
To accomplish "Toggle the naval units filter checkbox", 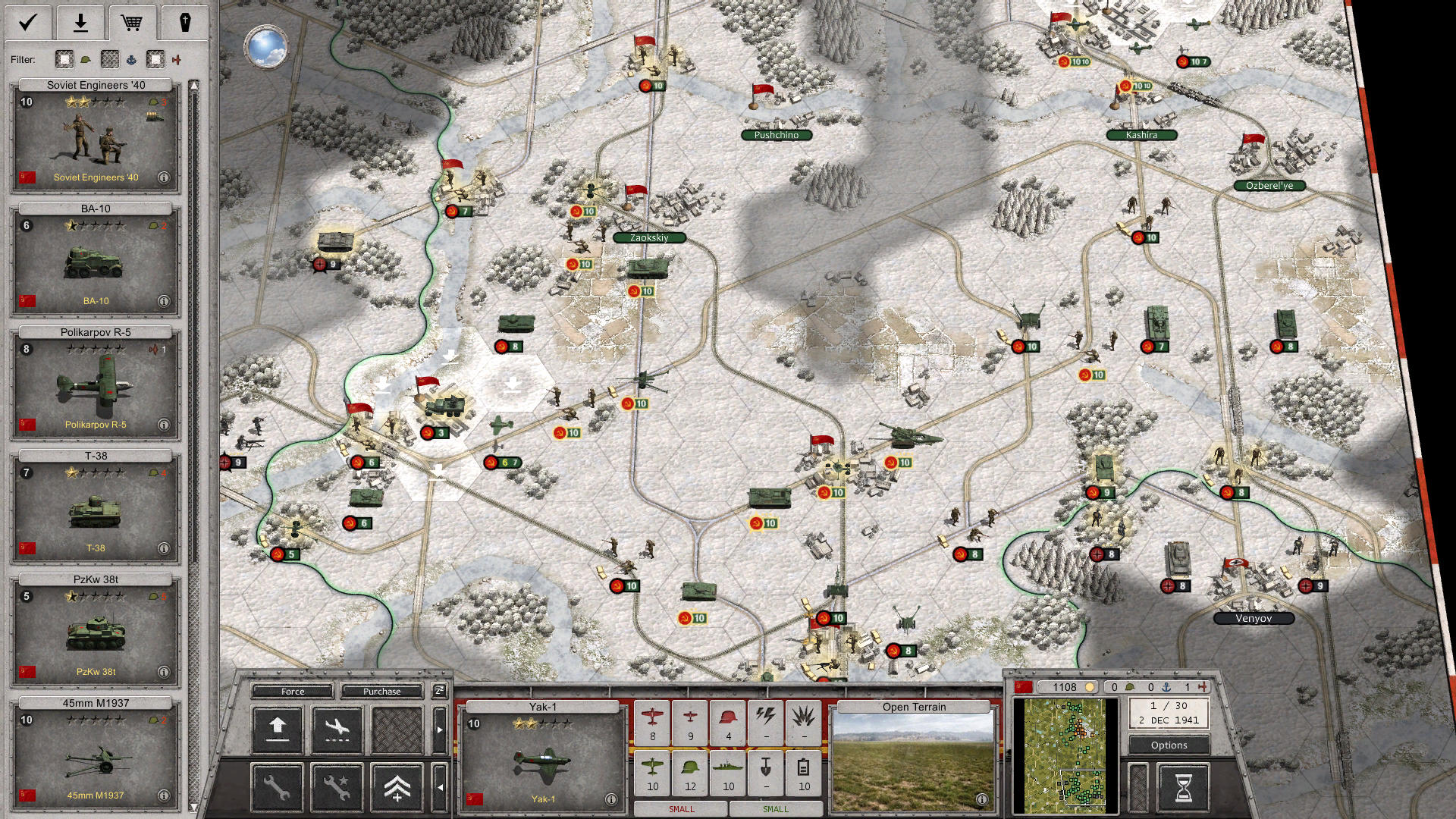I will 110,59.
